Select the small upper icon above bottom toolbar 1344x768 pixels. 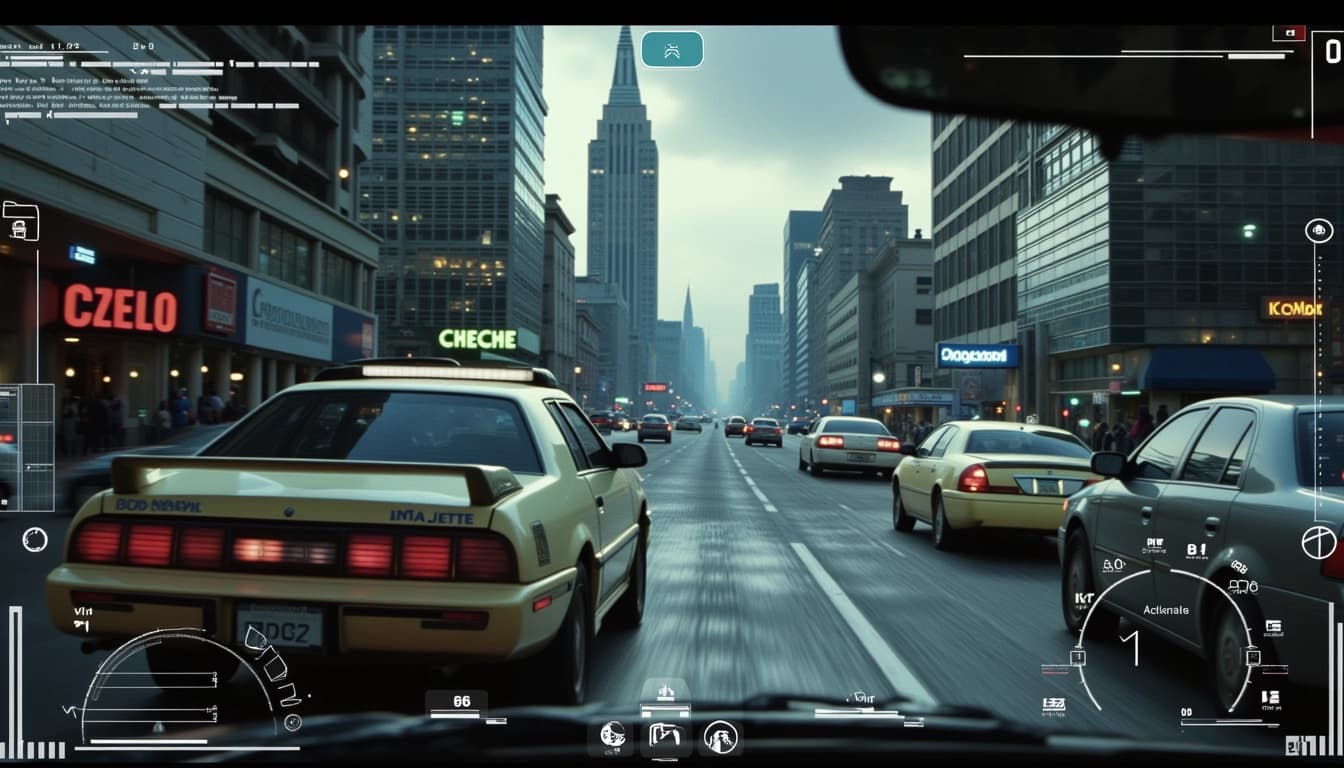(x=665, y=692)
